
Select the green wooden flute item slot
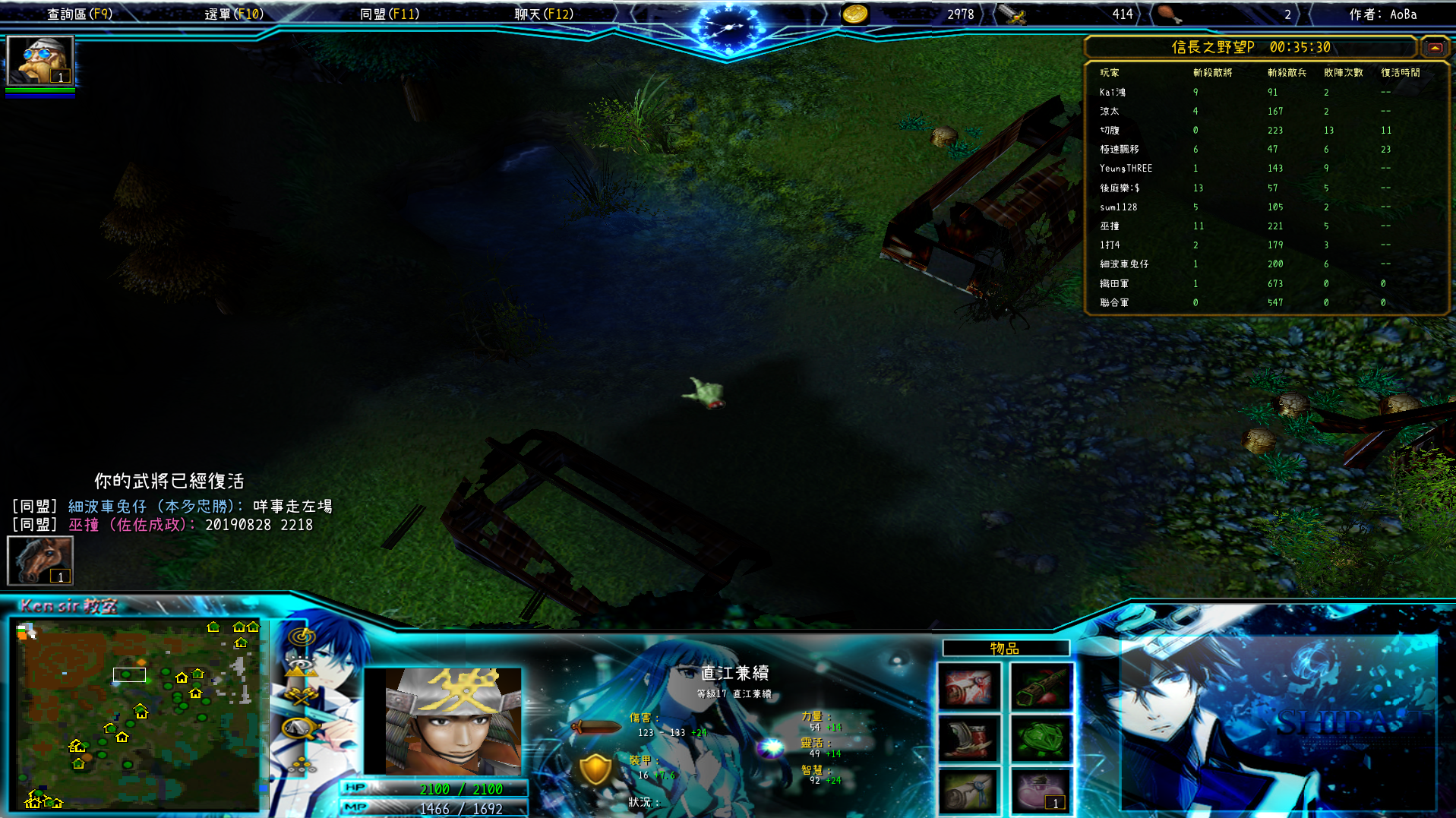[1040, 687]
